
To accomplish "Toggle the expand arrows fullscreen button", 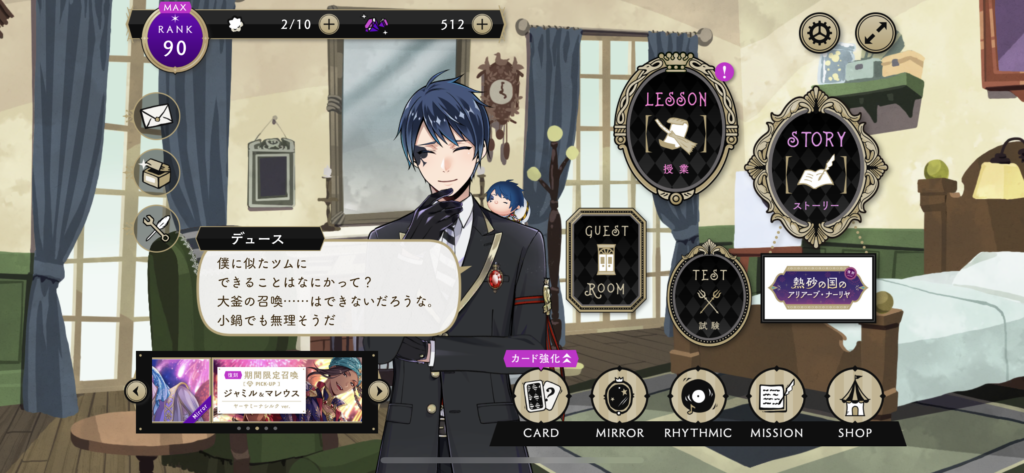I will coord(875,33).
